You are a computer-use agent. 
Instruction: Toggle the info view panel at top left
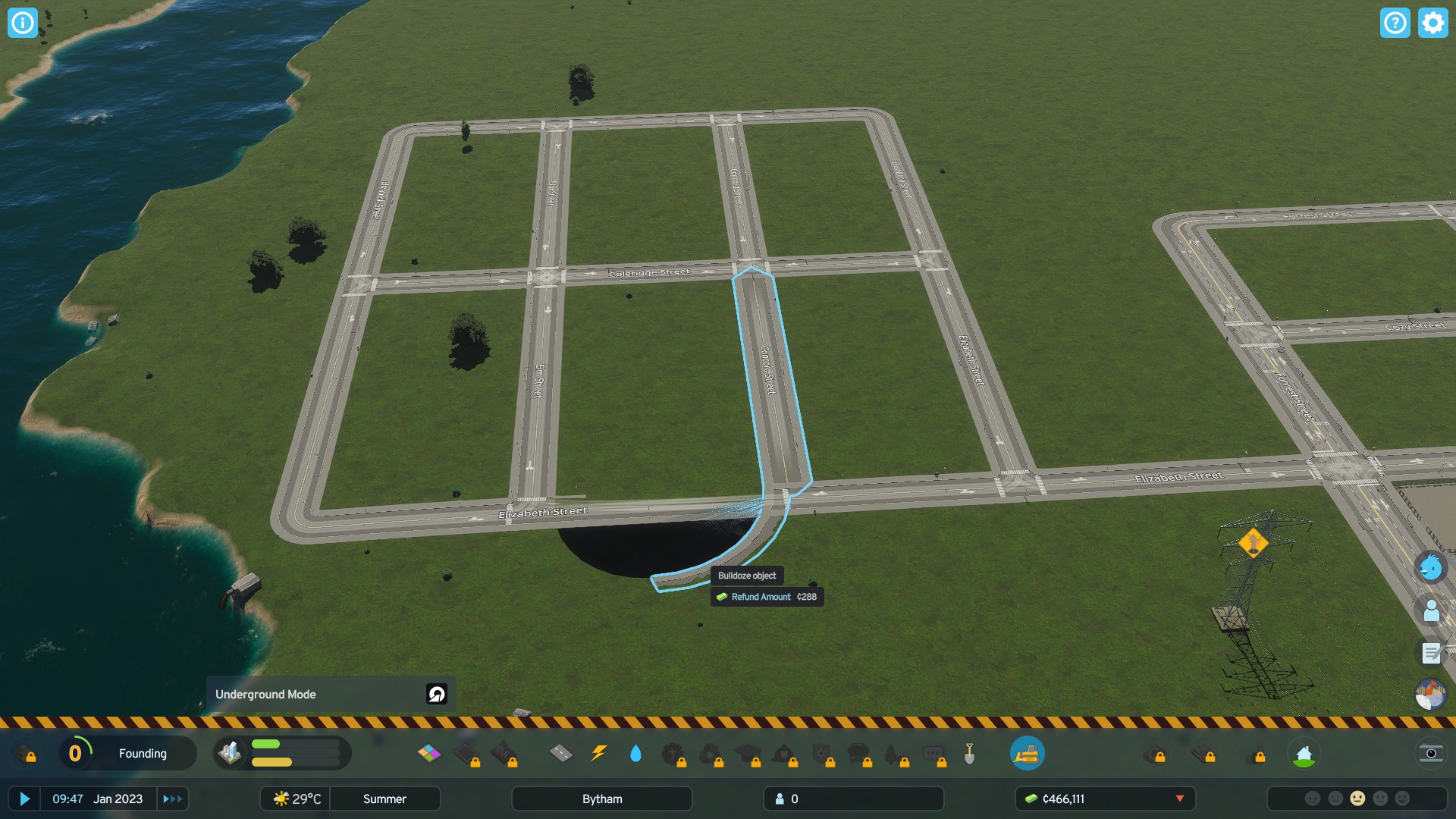click(22, 23)
